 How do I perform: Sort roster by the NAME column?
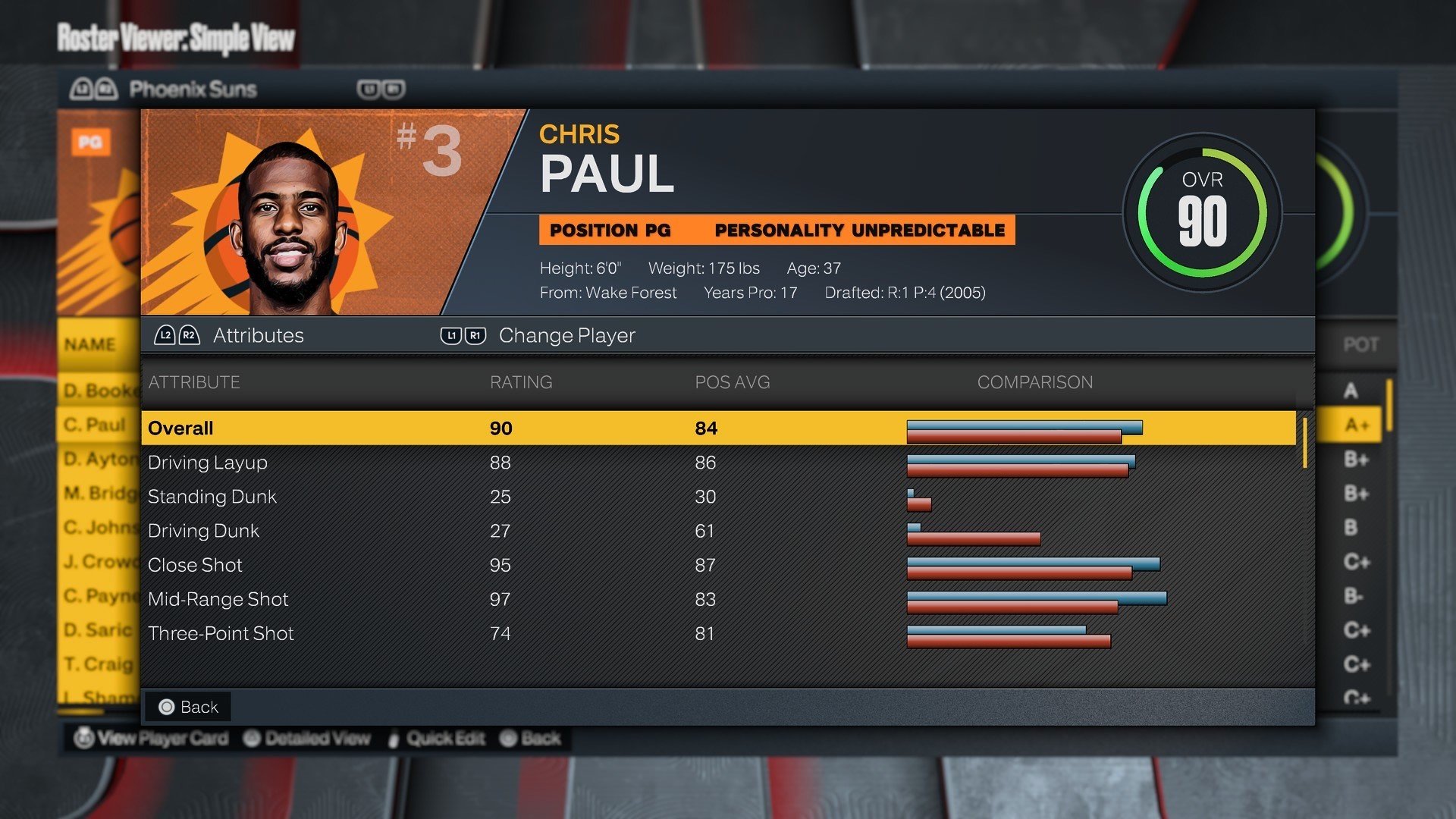tap(90, 344)
